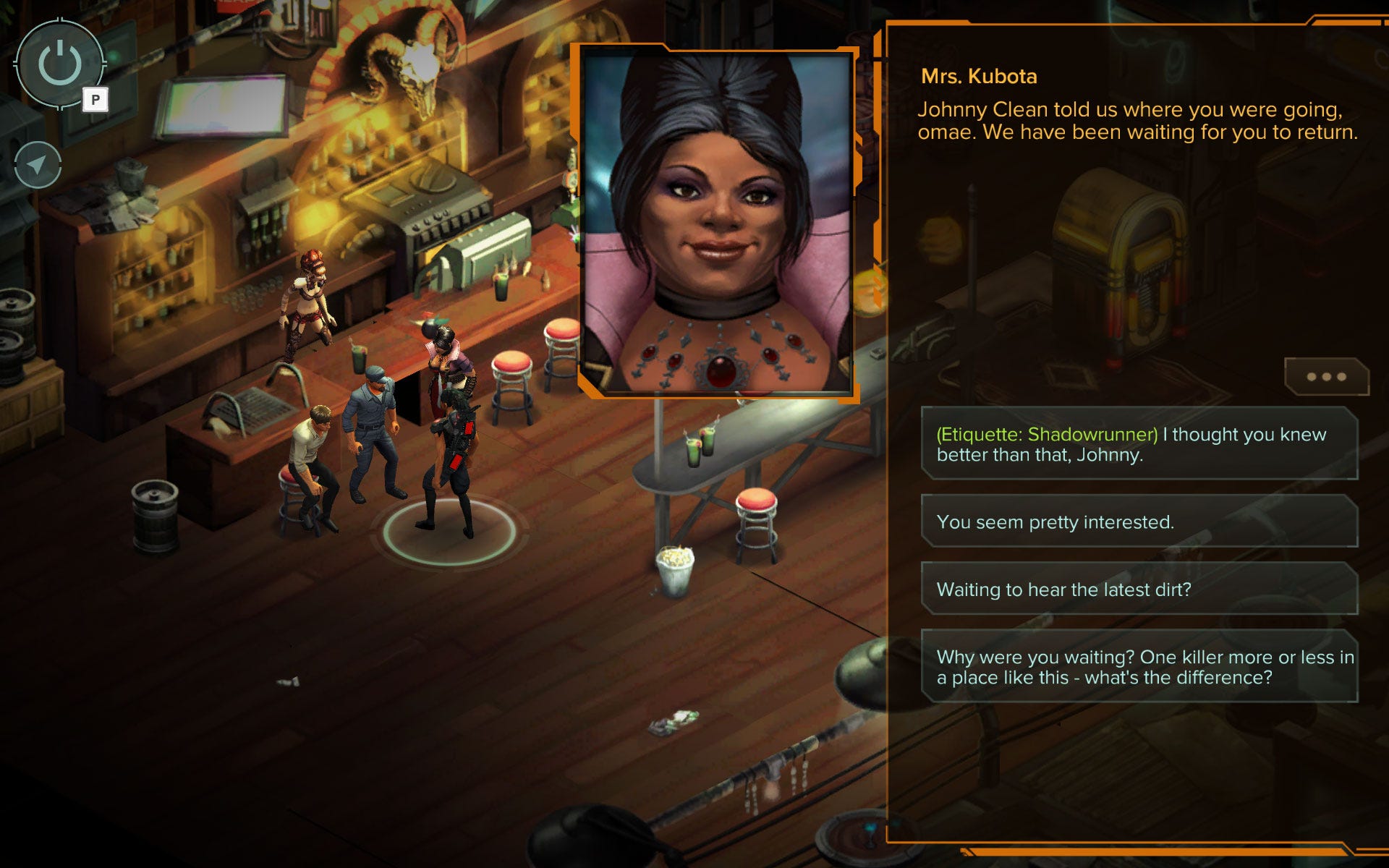Click Mrs. Kubota's portrait frame
1389x868 pixels.
718,221
